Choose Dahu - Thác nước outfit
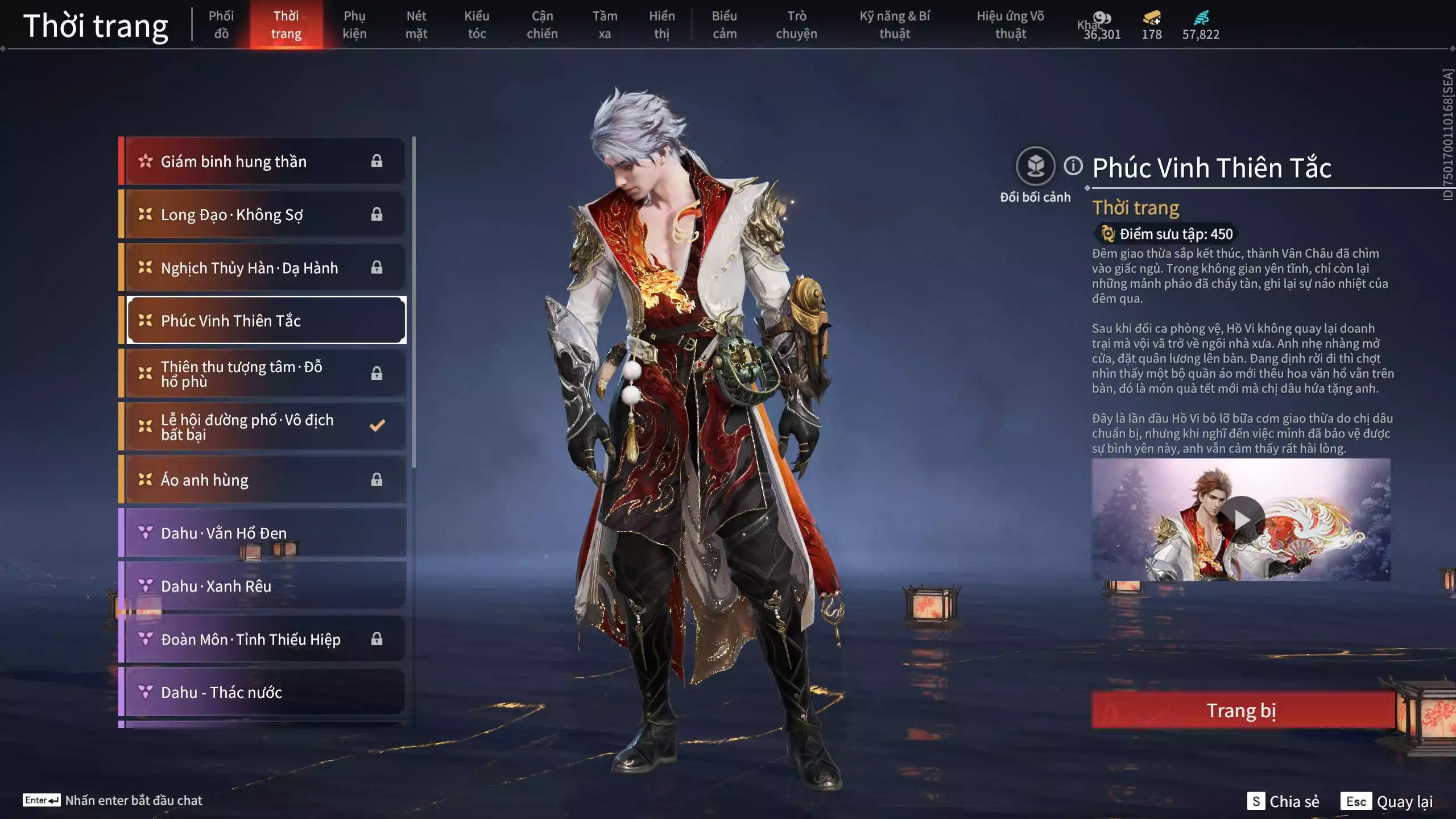This screenshot has height=819, width=1456. pyautogui.click(x=264, y=692)
